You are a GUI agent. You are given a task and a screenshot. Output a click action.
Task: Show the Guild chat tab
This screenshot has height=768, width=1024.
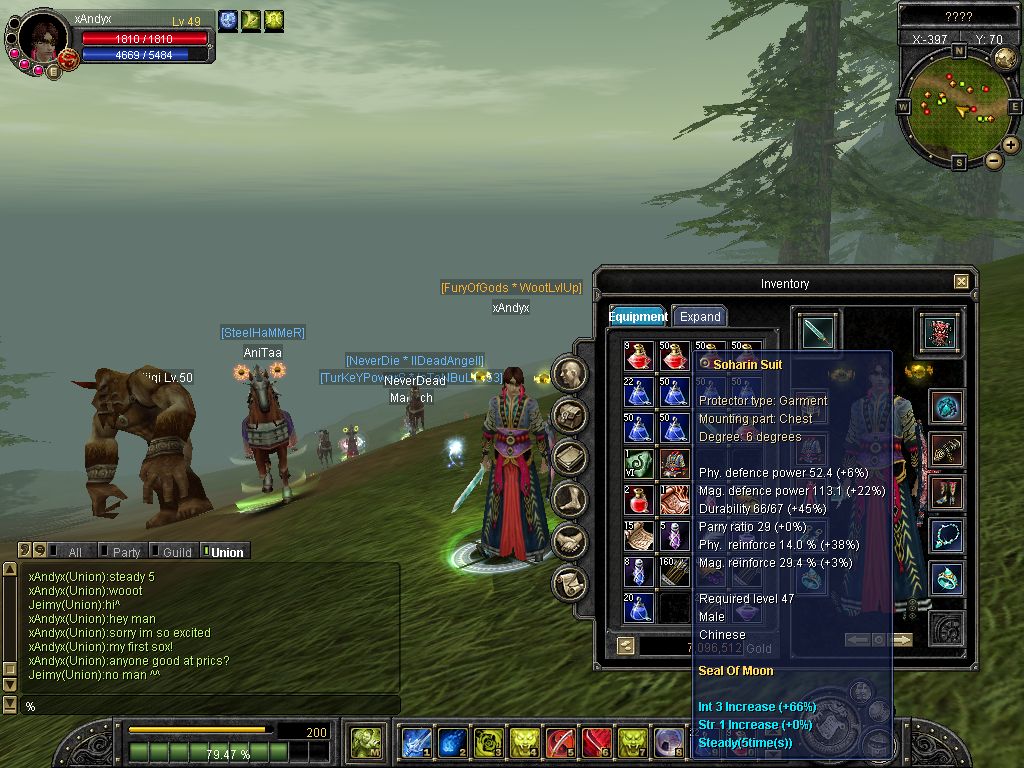[176, 552]
